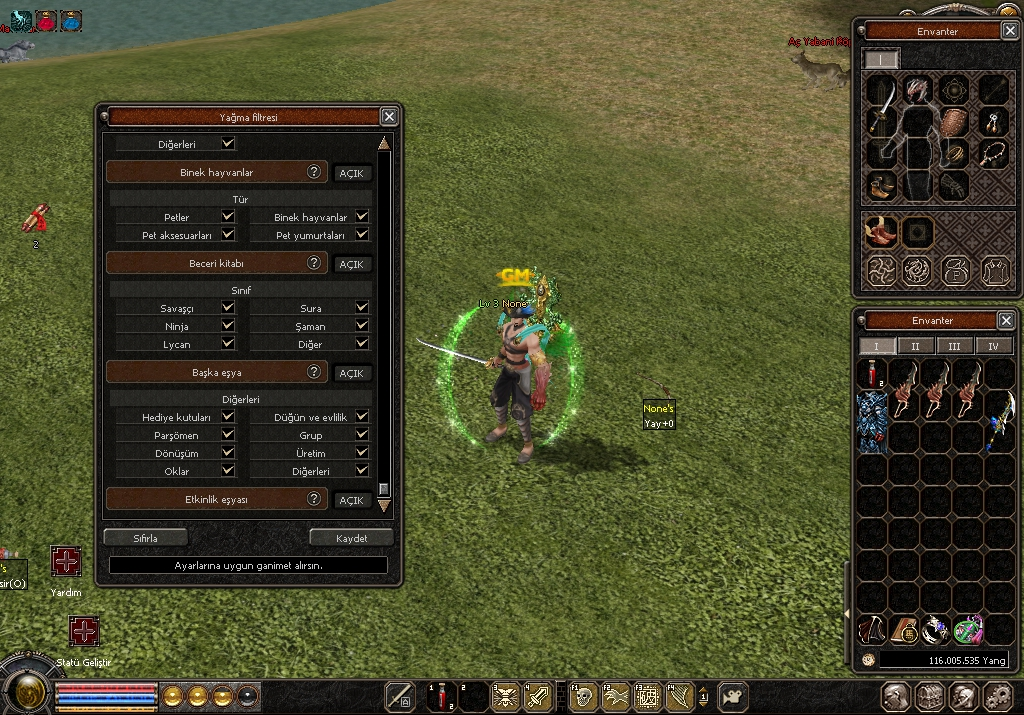Image resolution: width=1024 pixels, height=715 pixels.
Task: Uncheck the Petler checkbox
Action: [228, 217]
